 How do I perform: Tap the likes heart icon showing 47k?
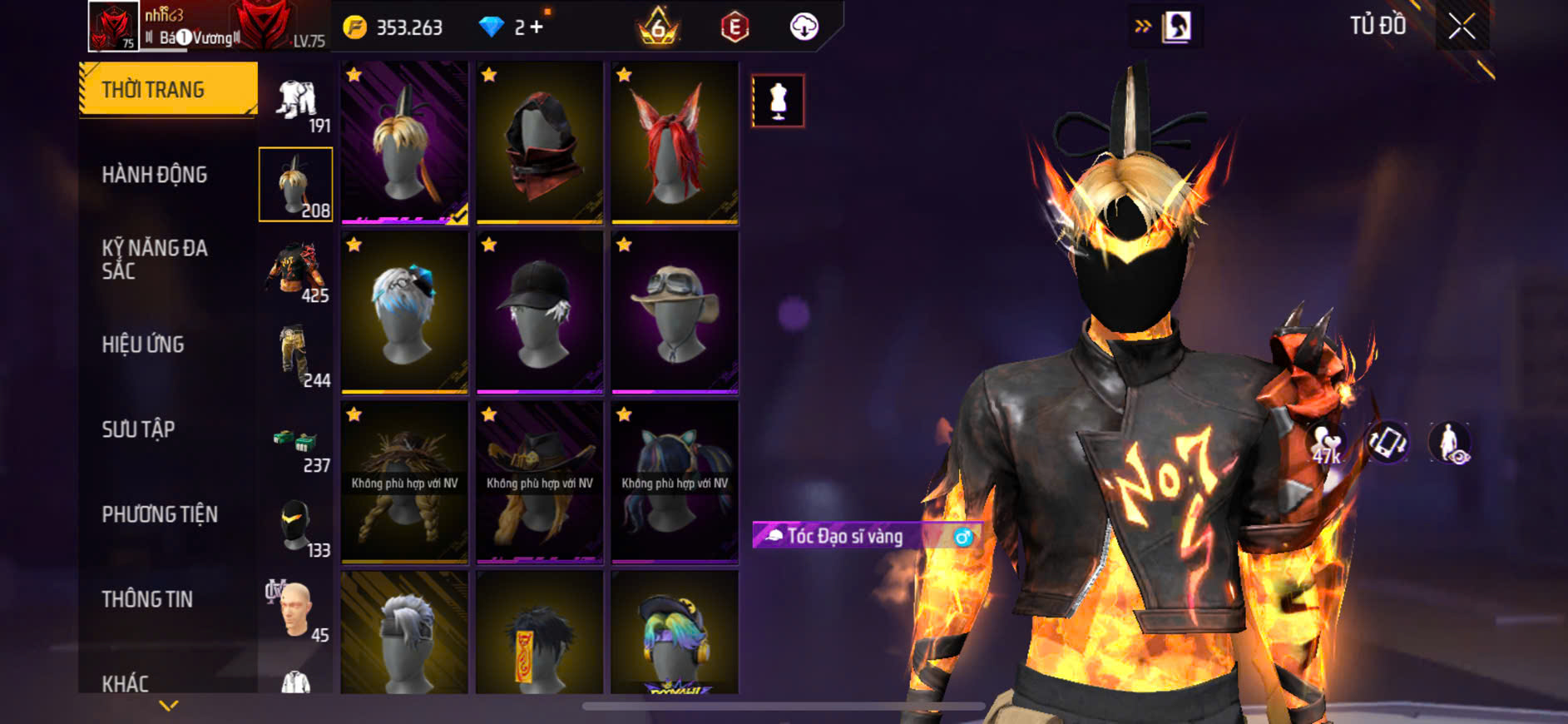[x=1327, y=443]
